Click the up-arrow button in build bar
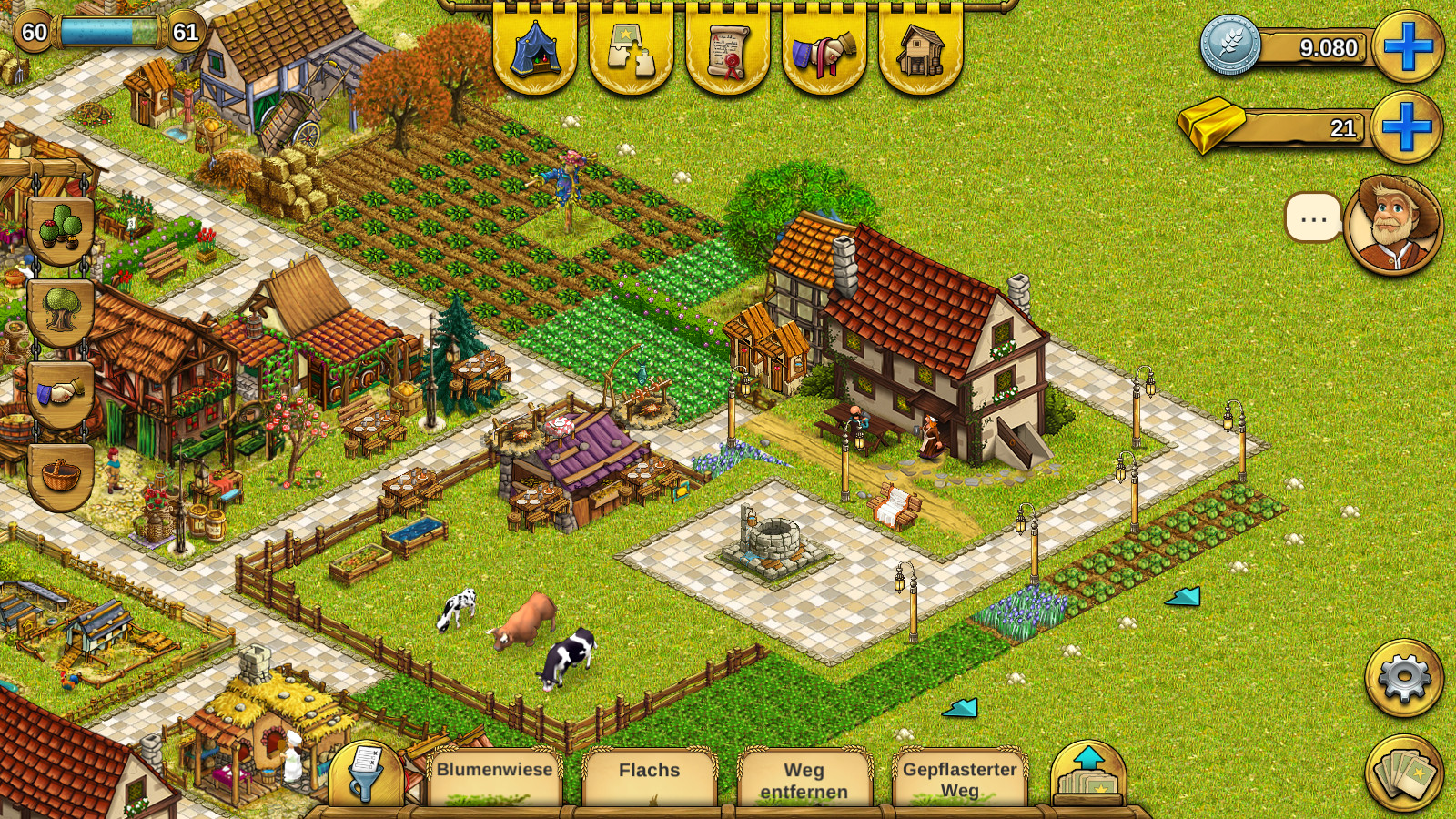The image size is (1456, 819). click(1088, 773)
